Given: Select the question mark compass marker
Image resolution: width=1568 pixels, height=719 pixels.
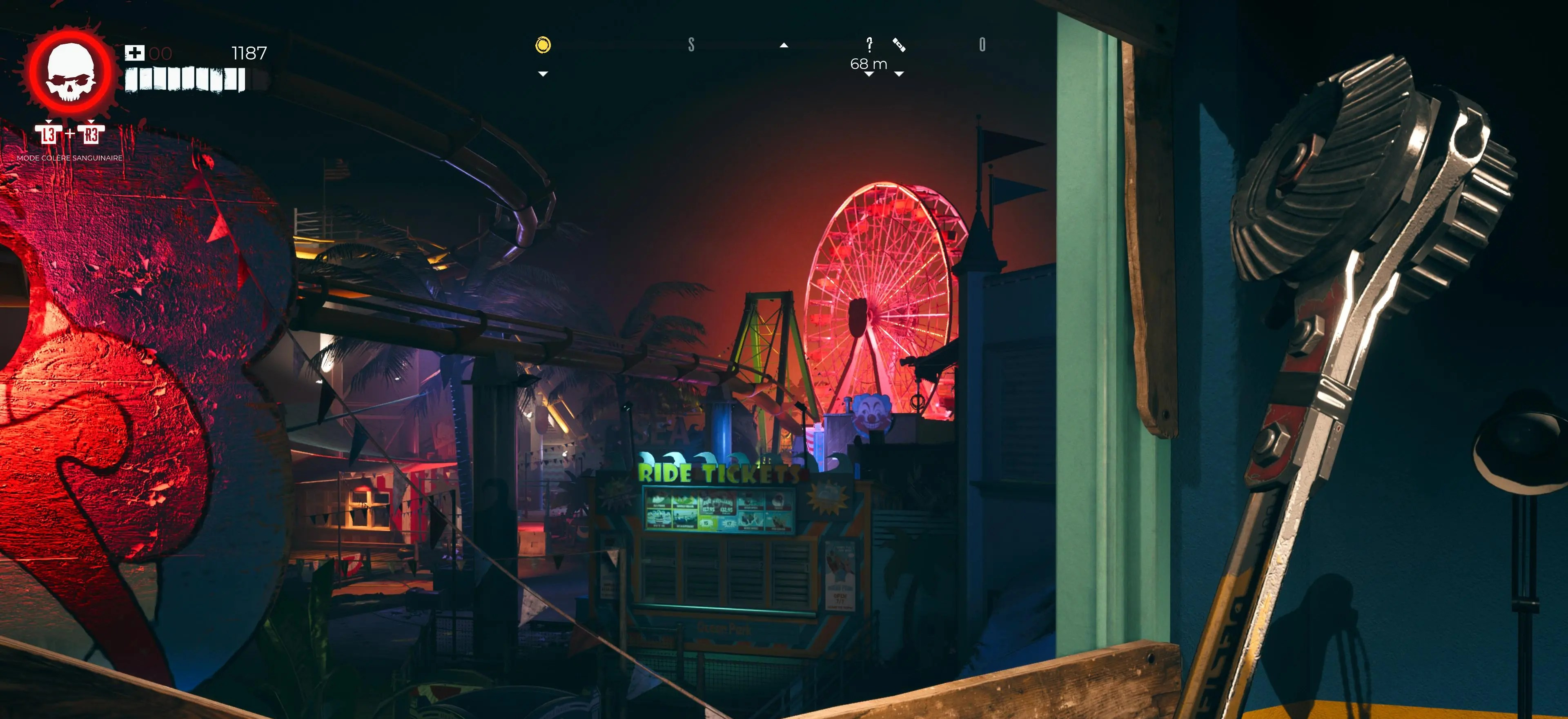Looking at the screenshot, I should coord(869,44).
